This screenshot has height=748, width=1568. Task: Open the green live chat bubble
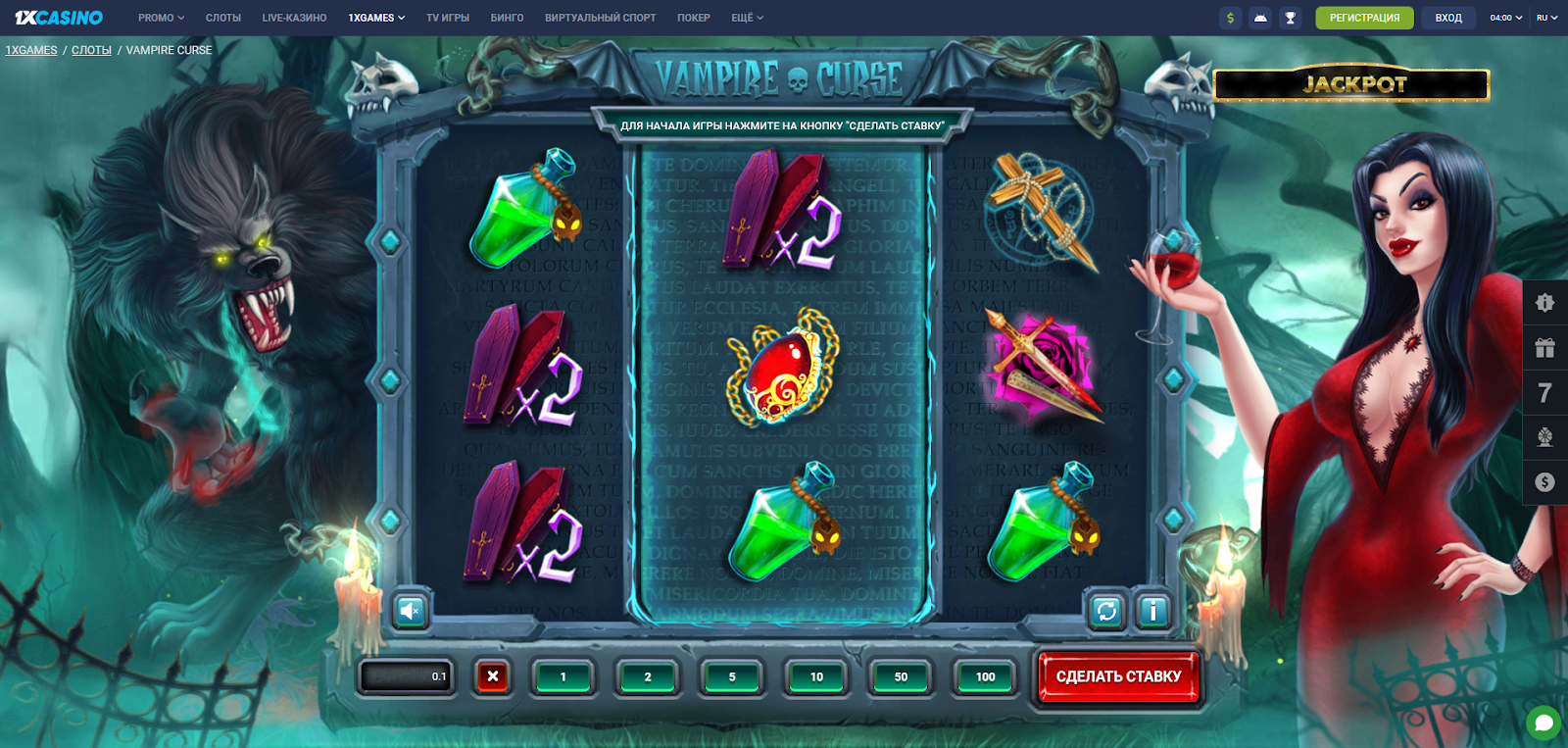(x=1543, y=723)
